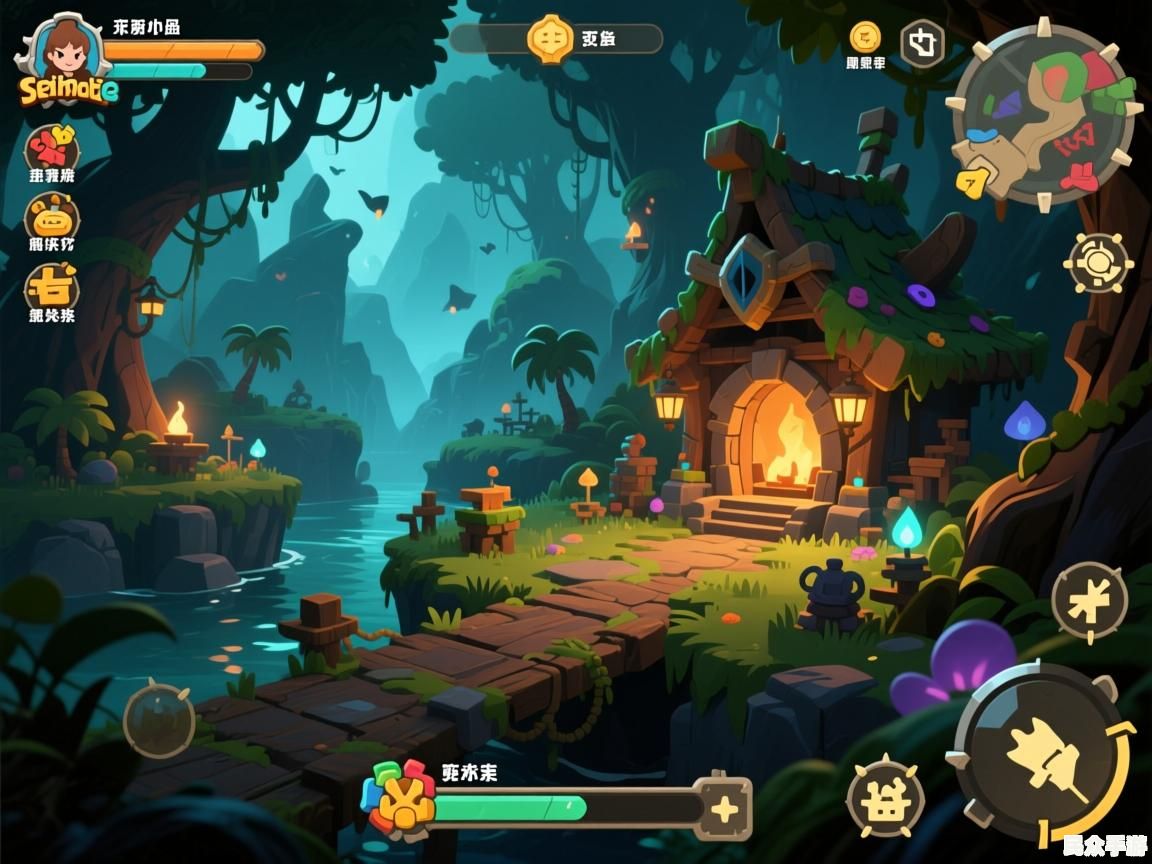Viewport: 1152px width, 864px height.
Task: Tap the yellow chest icon button
Action: pos(51,288)
